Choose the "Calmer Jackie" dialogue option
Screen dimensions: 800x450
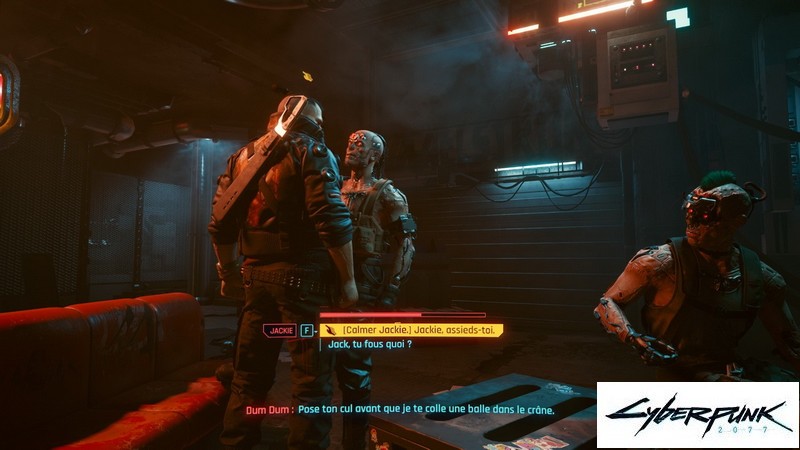420,329
